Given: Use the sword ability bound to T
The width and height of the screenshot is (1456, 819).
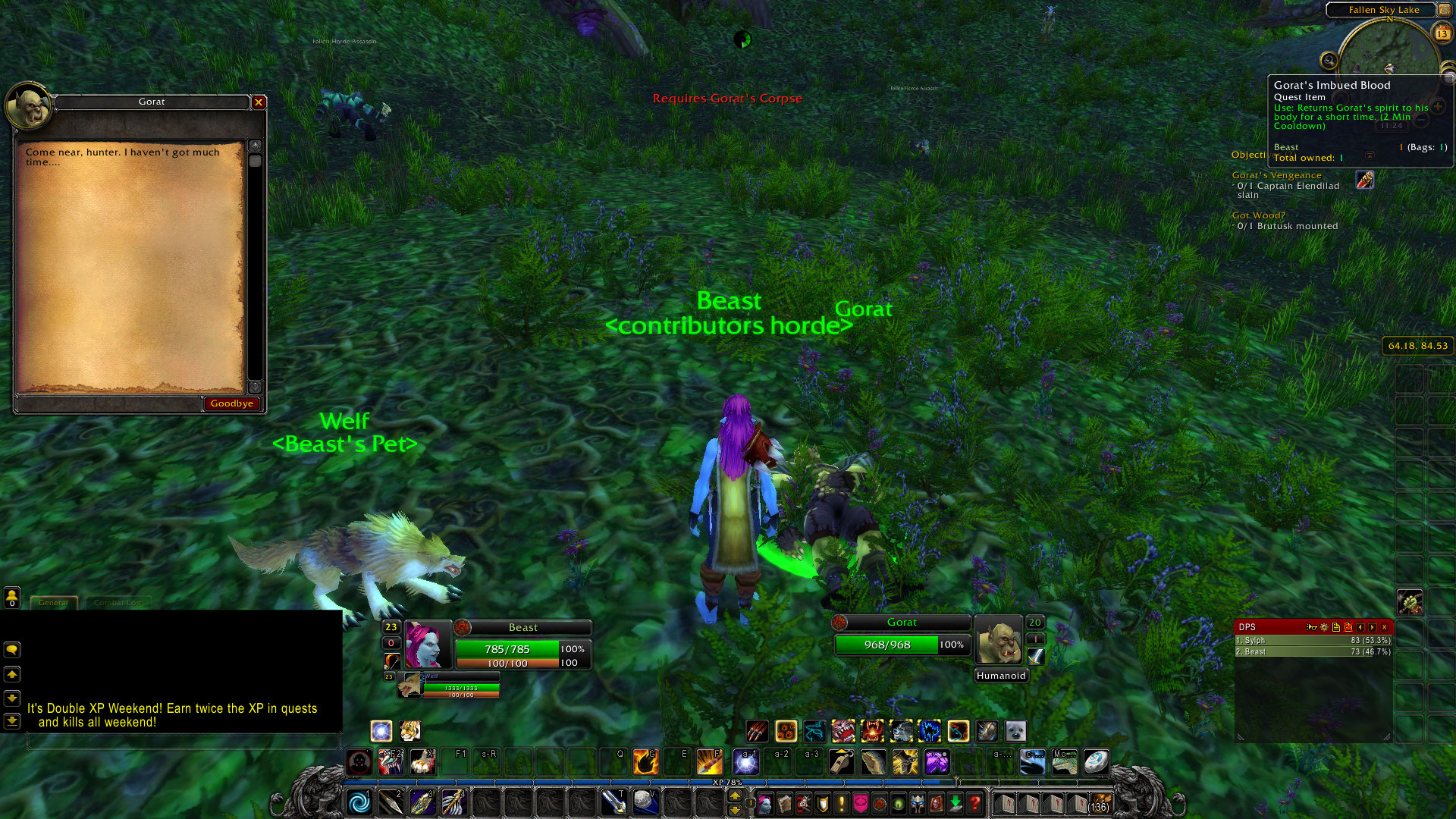Looking at the screenshot, I should coord(615,801).
